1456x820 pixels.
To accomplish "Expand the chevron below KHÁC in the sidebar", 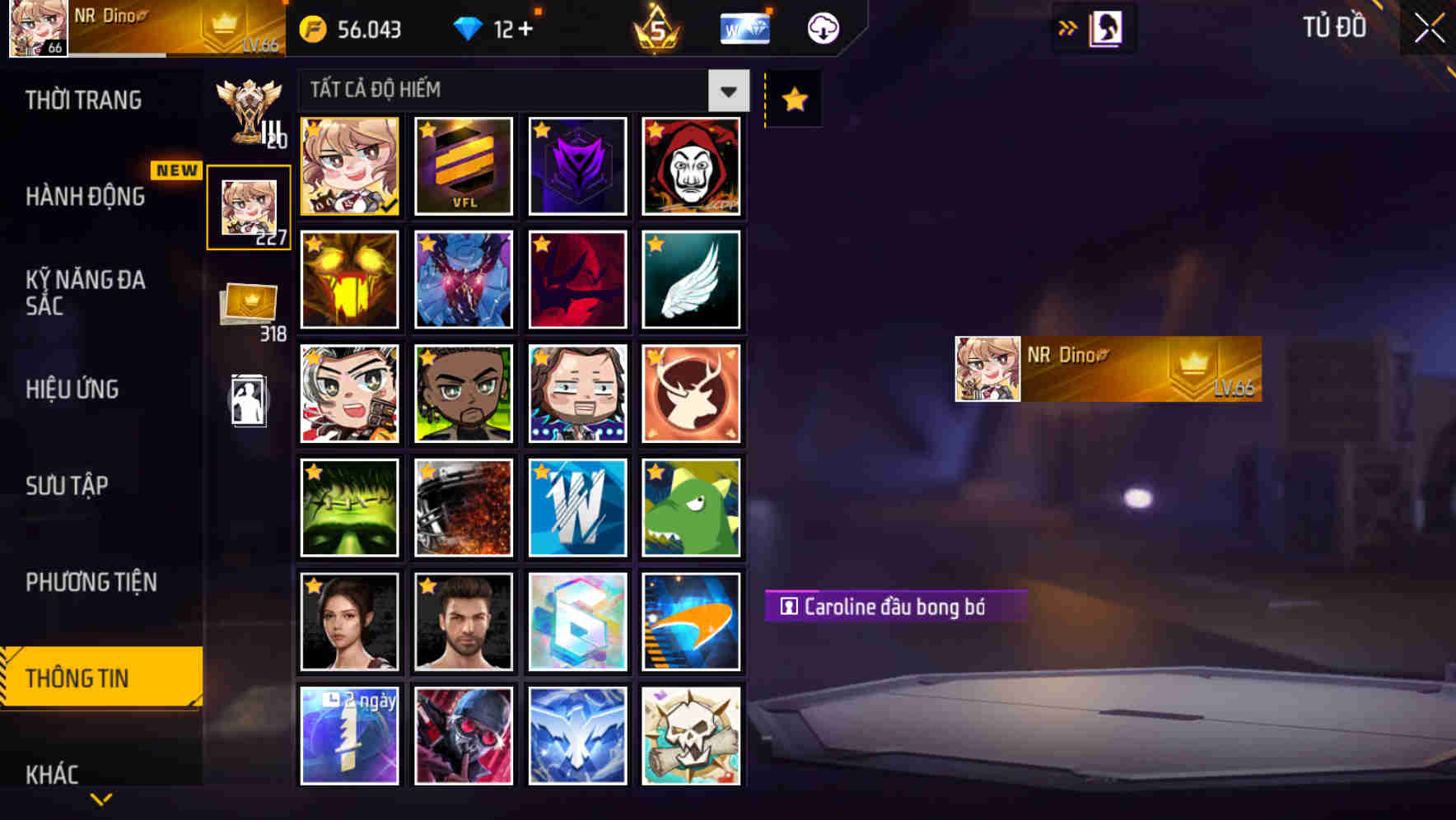I will coord(100,799).
